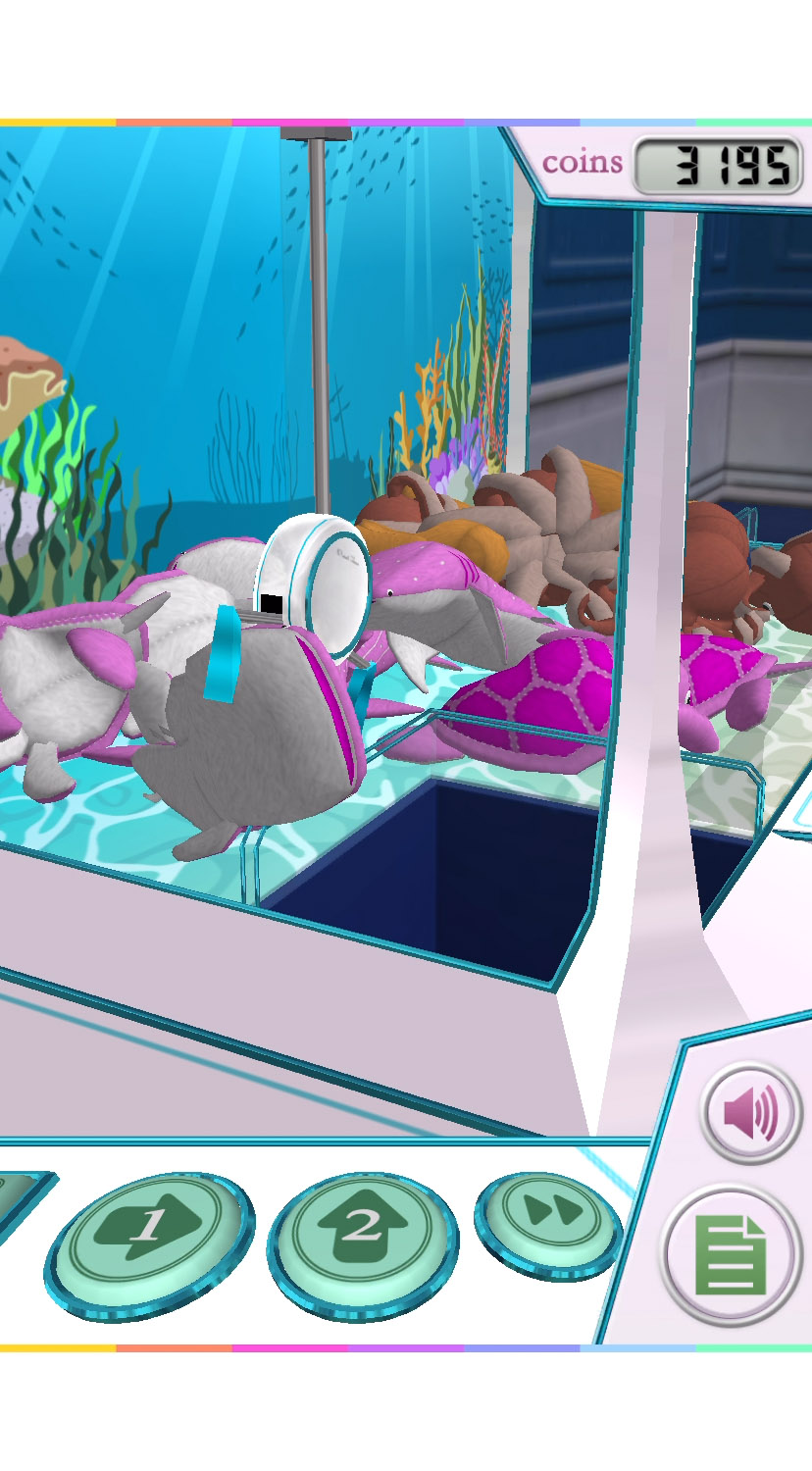Screen dimensions: 812x1471
Task: Toggle the pink speaker sound button
Action: [751, 1113]
